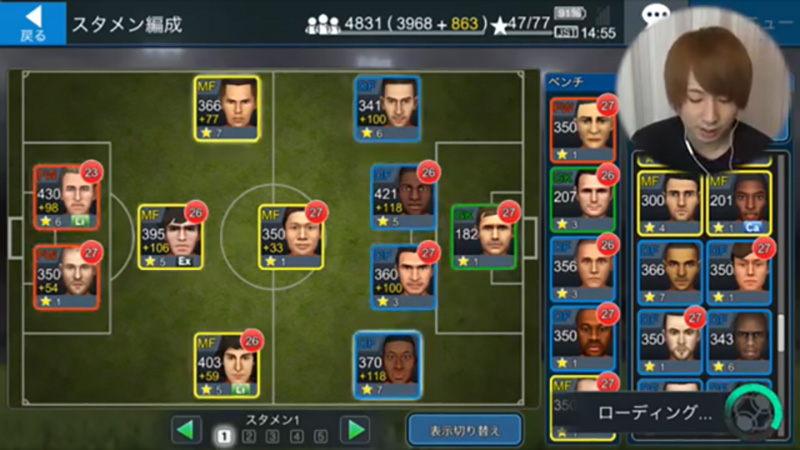
Task: Go to next lineup with right green arrow
Action: (354, 430)
